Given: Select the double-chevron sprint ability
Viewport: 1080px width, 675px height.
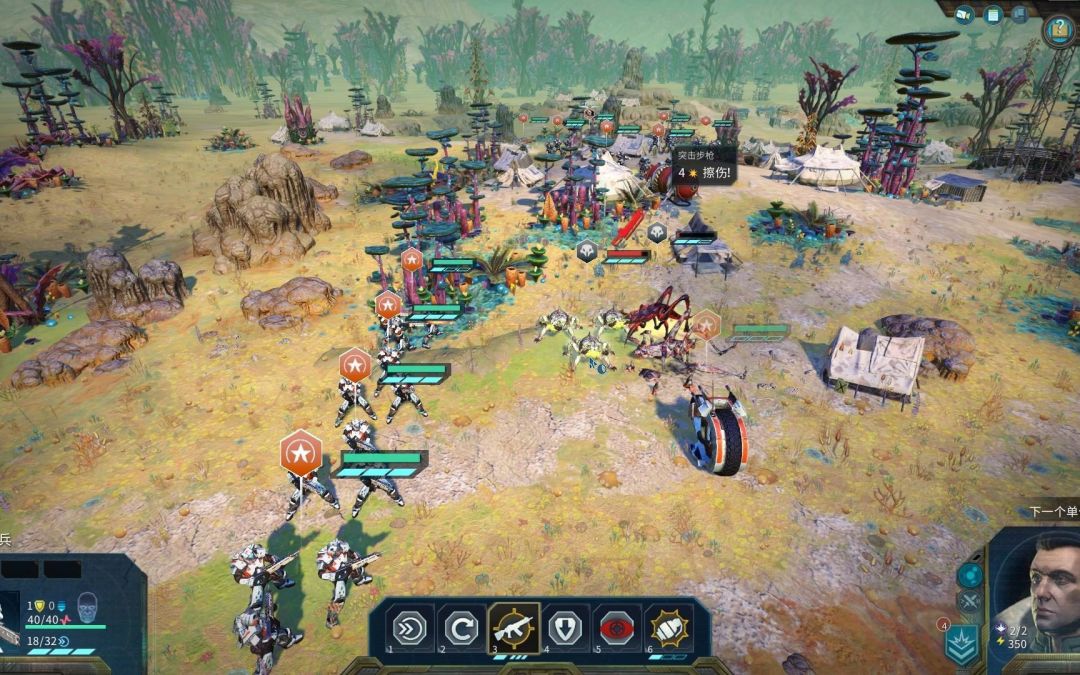Looking at the screenshot, I should pyautogui.click(x=412, y=628).
